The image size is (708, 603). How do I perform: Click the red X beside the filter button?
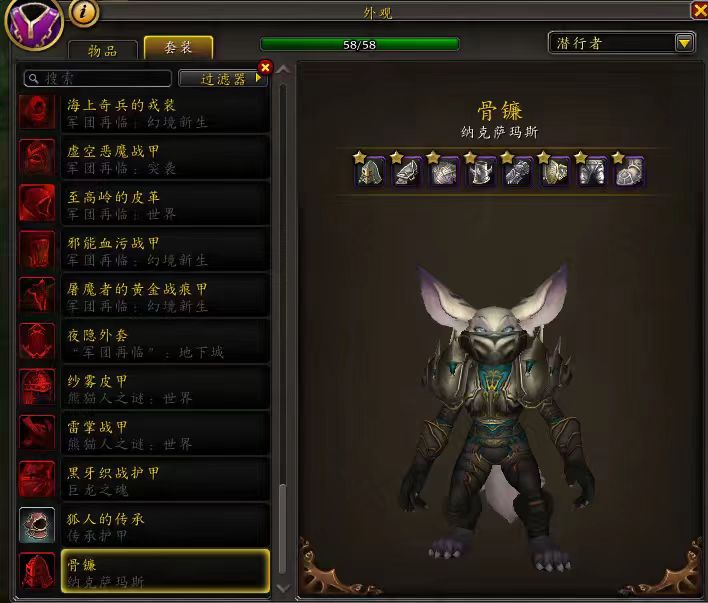click(x=265, y=67)
